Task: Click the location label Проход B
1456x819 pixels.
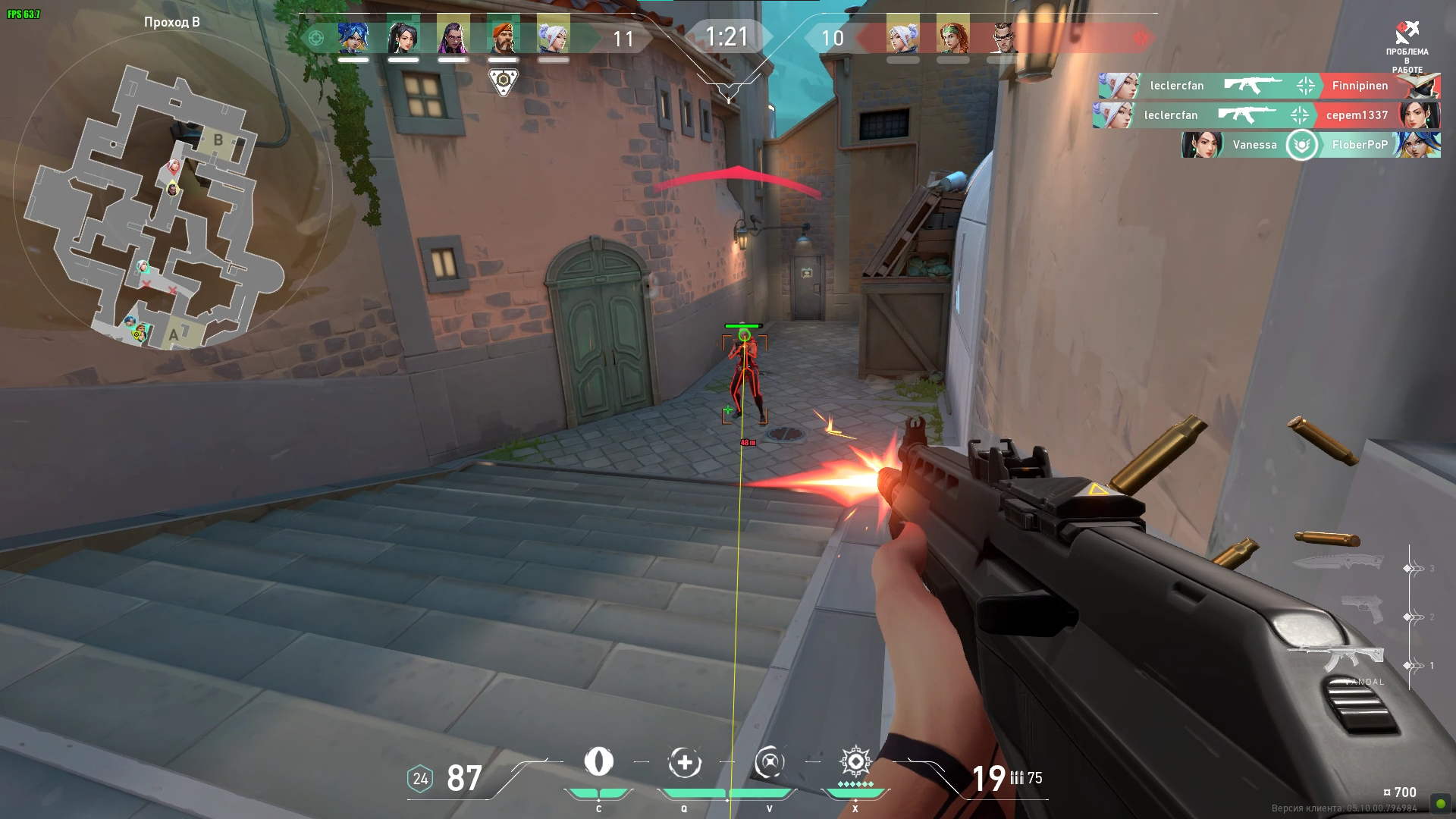Action: (171, 23)
